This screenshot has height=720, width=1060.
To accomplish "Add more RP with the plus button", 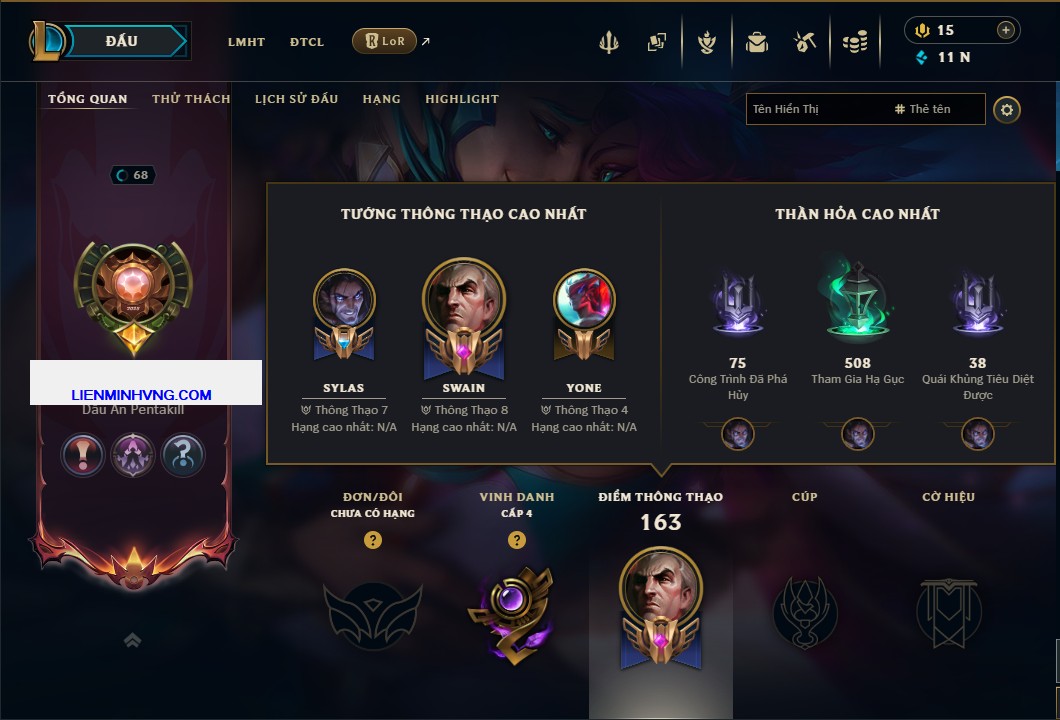I will [1006, 30].
